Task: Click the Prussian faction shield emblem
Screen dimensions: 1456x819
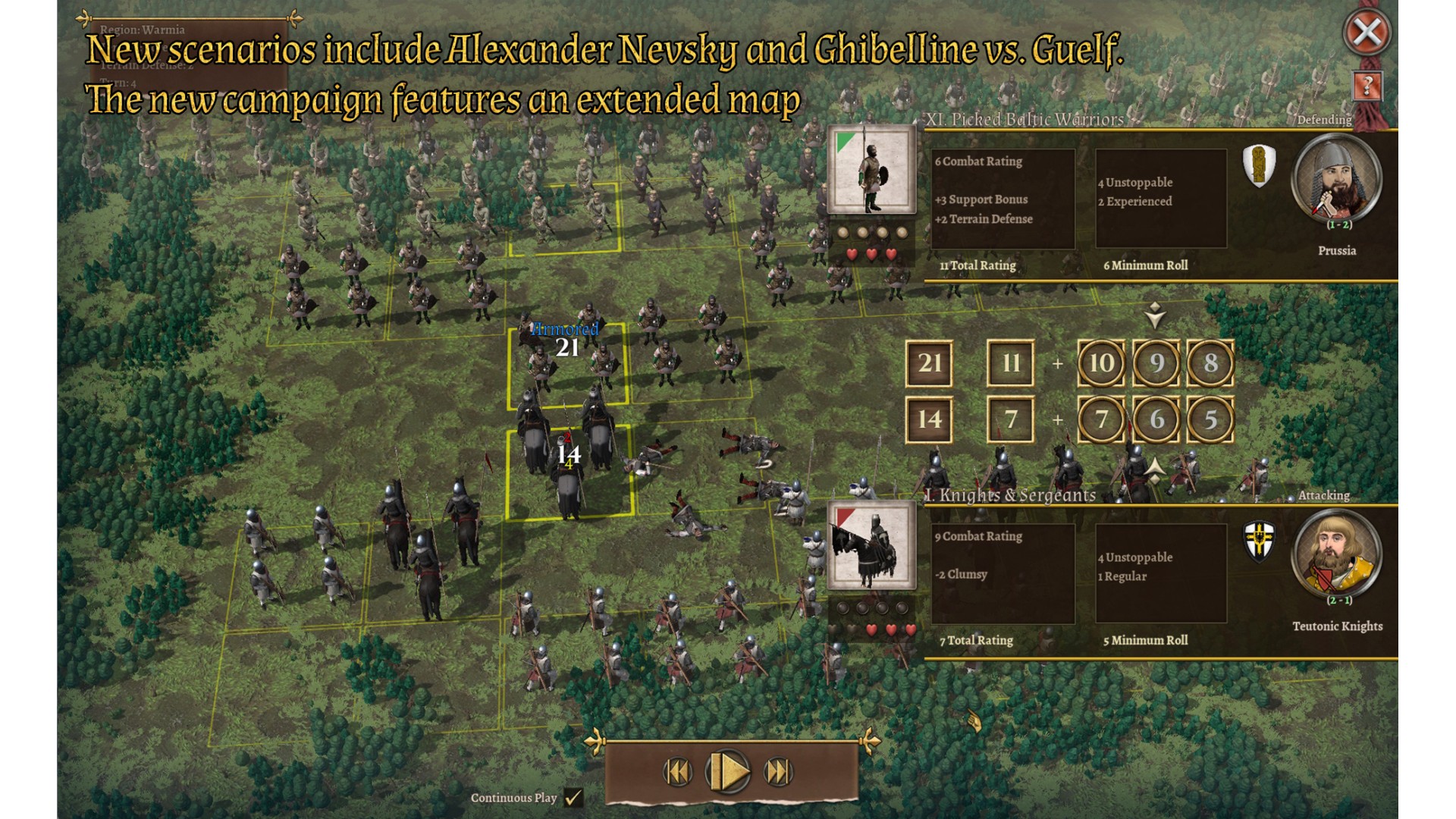Action: (x=1259, y=165)
